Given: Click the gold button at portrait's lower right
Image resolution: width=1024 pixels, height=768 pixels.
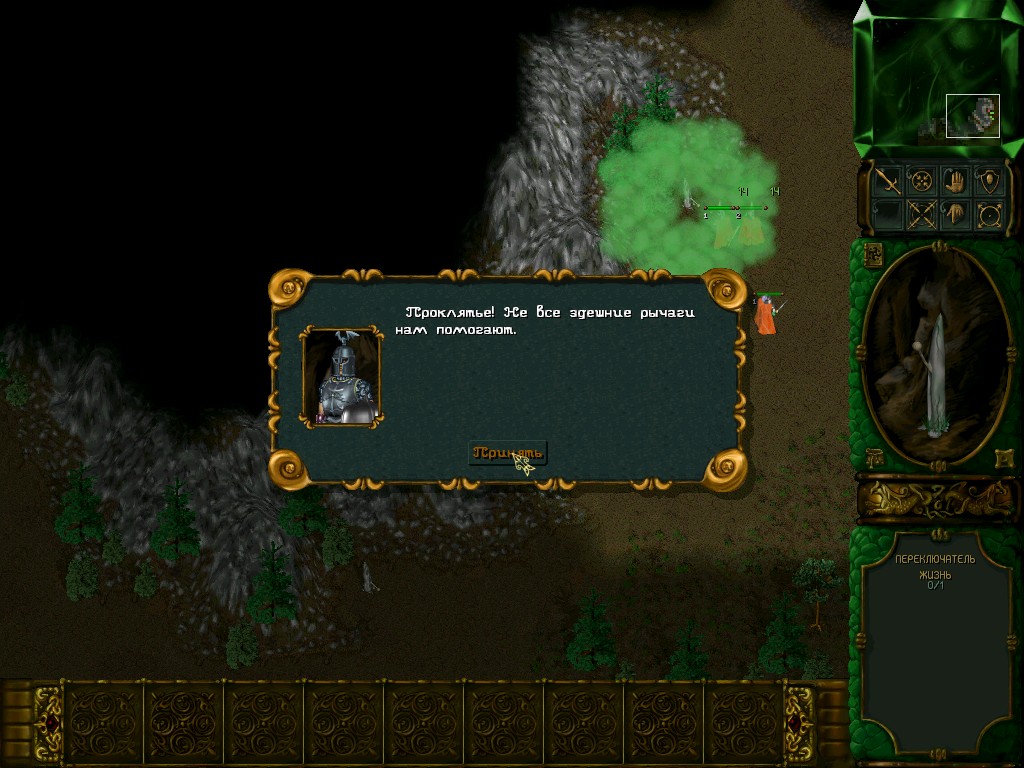Looking at the screenshot, I should click(1003, 458).
